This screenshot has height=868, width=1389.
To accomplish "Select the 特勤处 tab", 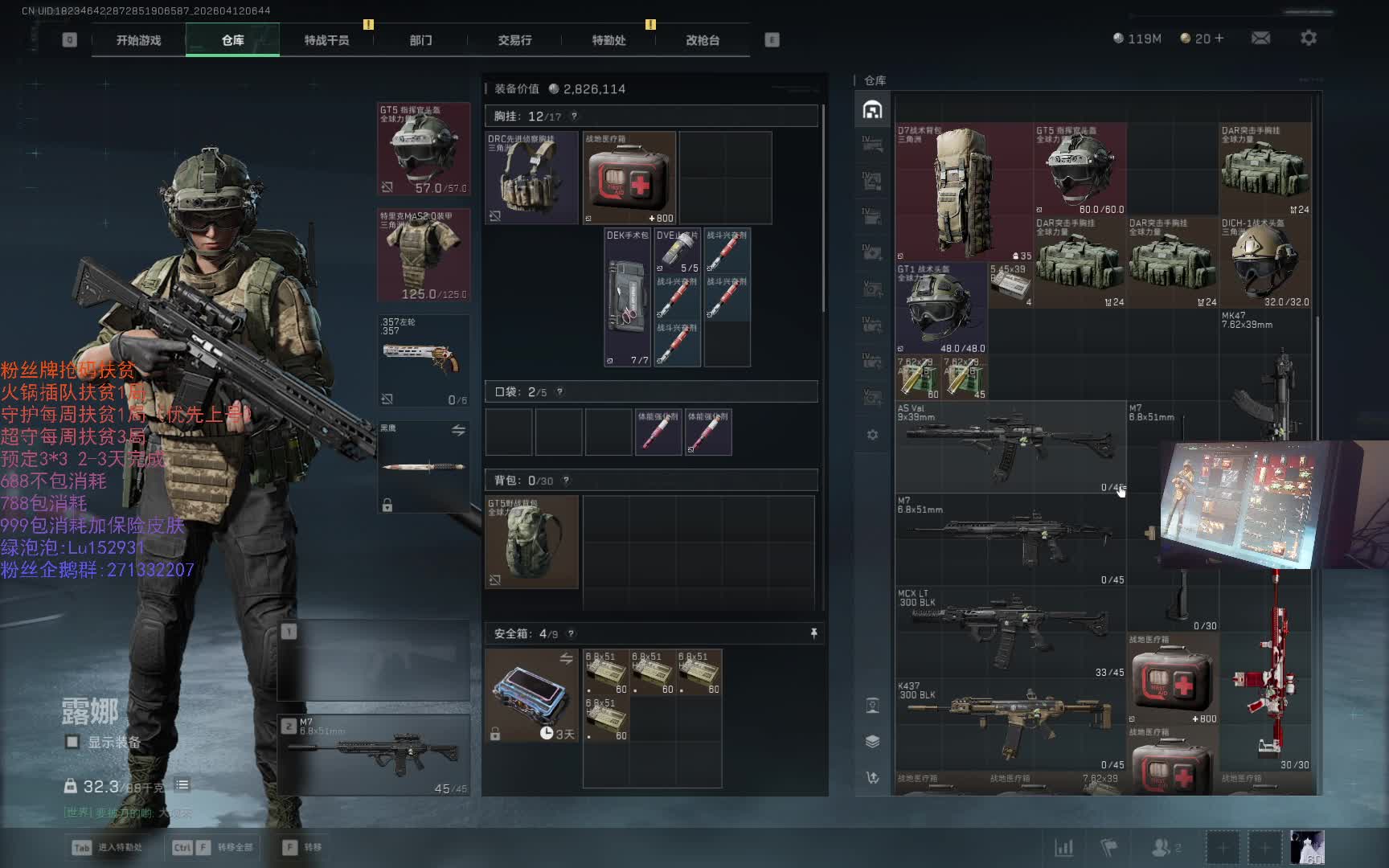I will point(608,40).
